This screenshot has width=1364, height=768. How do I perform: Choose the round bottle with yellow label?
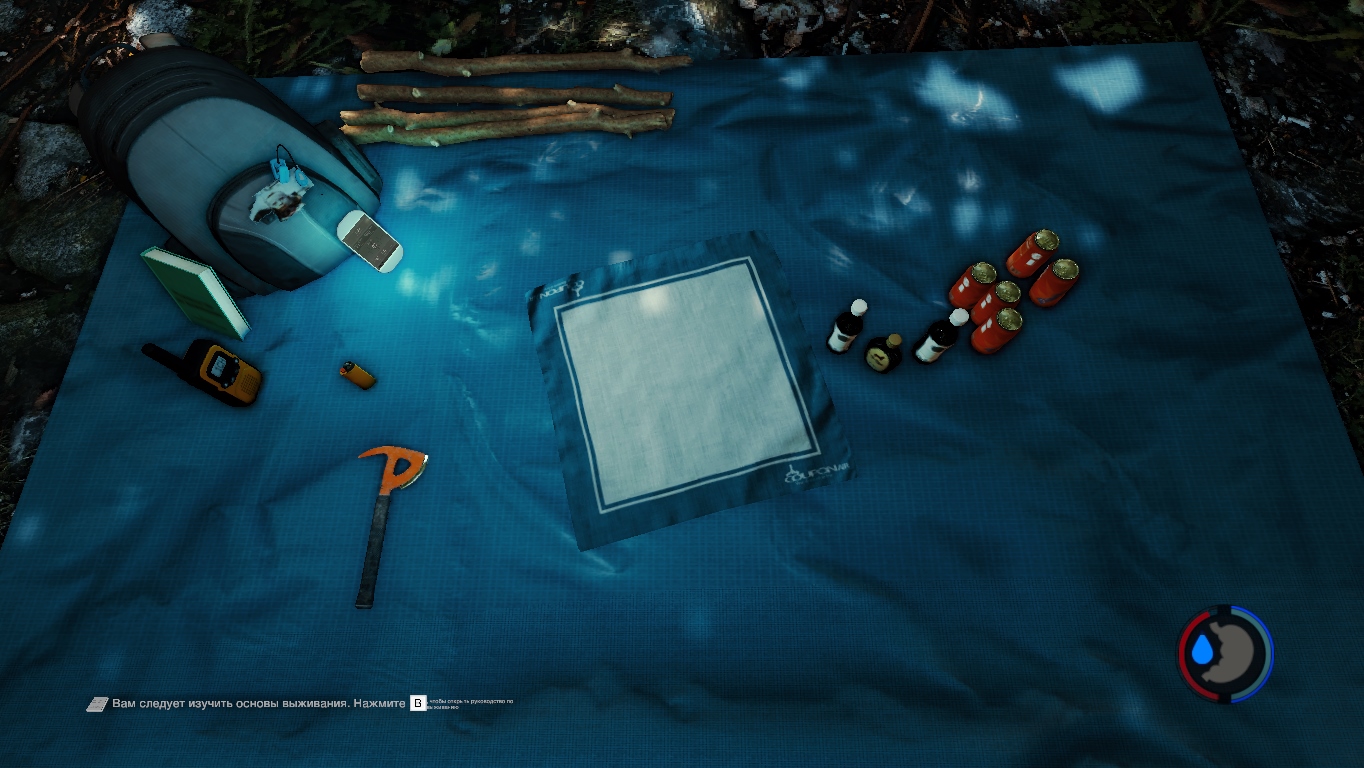coord(884,352)
